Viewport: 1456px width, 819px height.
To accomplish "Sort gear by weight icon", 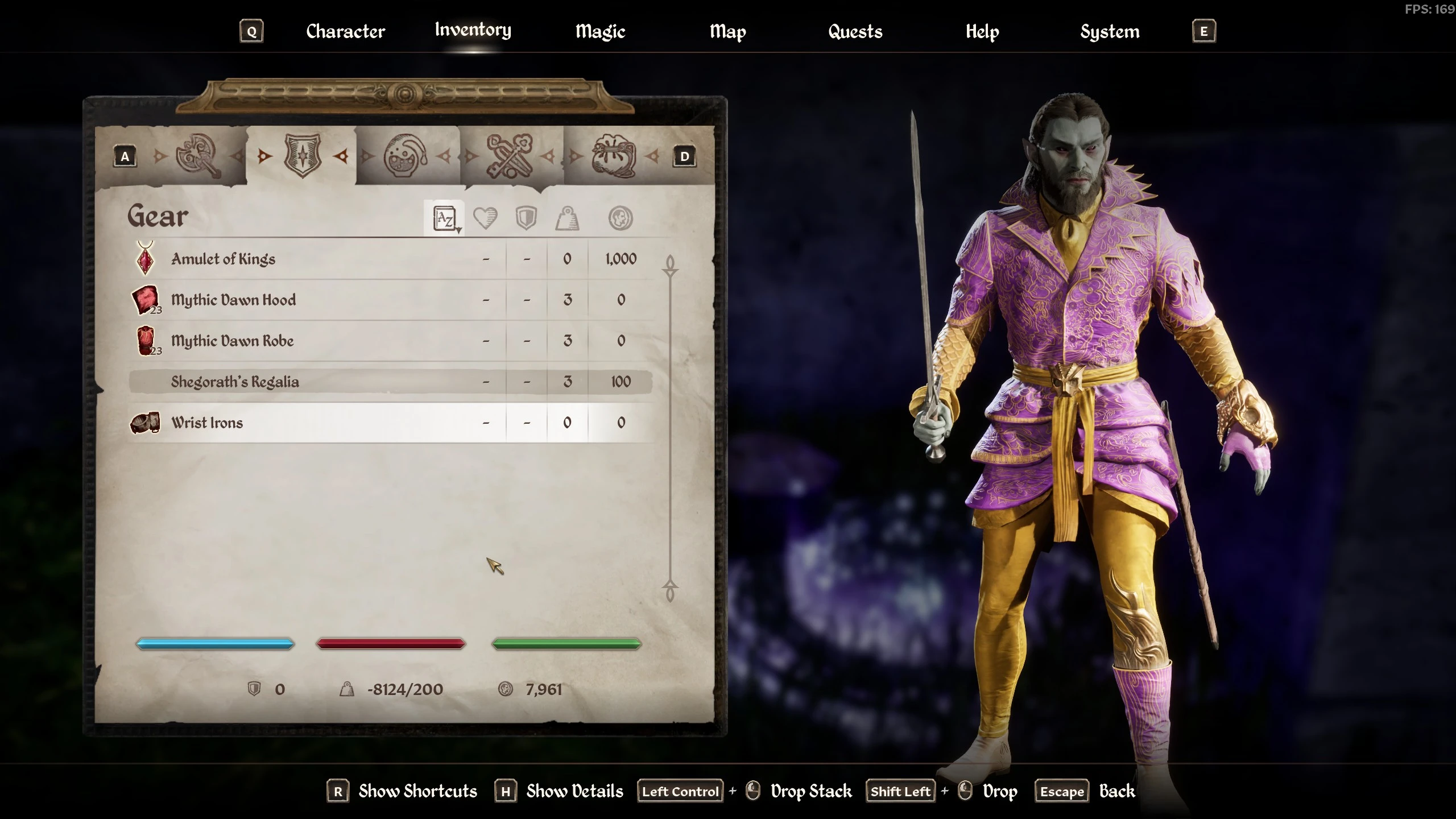I will pos(567,218).
